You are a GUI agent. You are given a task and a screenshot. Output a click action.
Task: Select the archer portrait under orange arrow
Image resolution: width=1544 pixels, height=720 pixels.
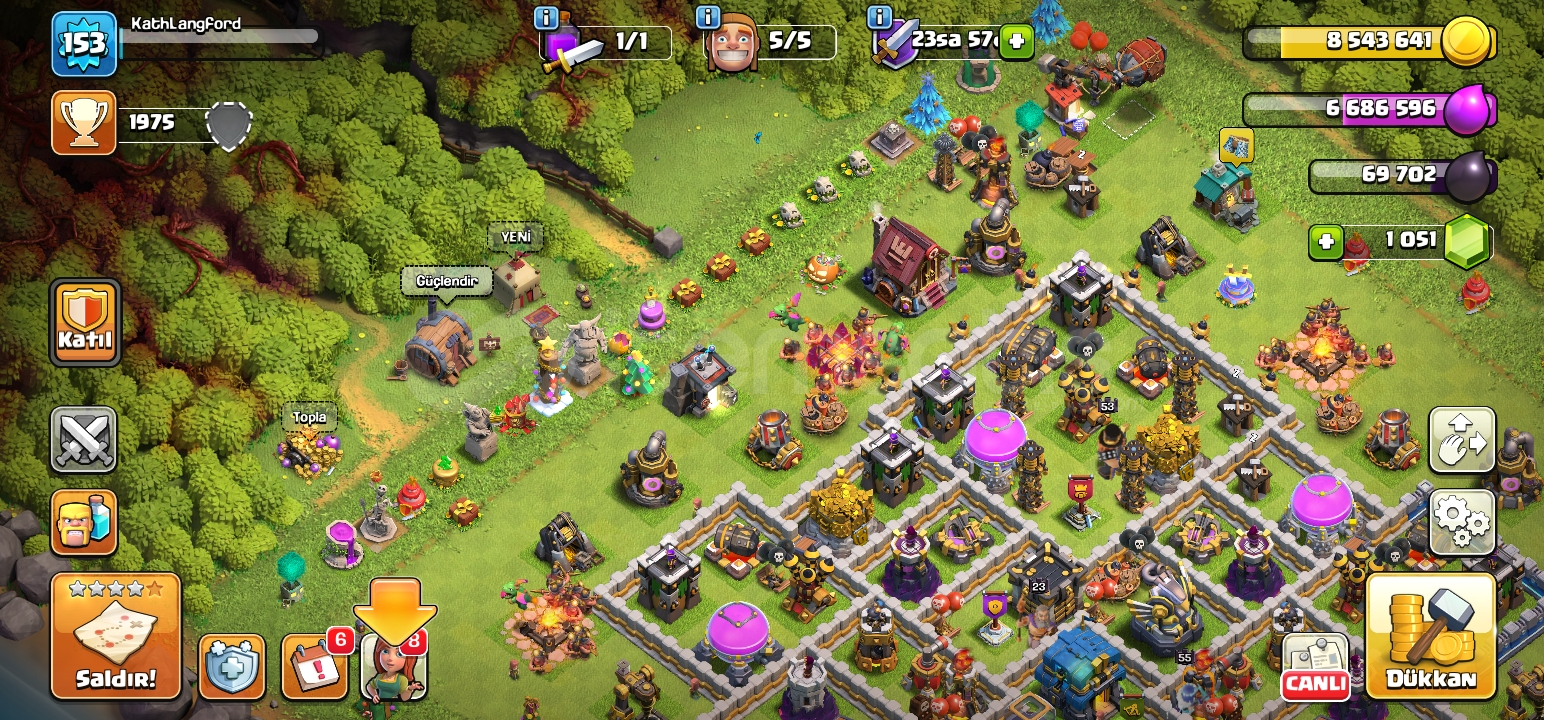coord(394,666)
